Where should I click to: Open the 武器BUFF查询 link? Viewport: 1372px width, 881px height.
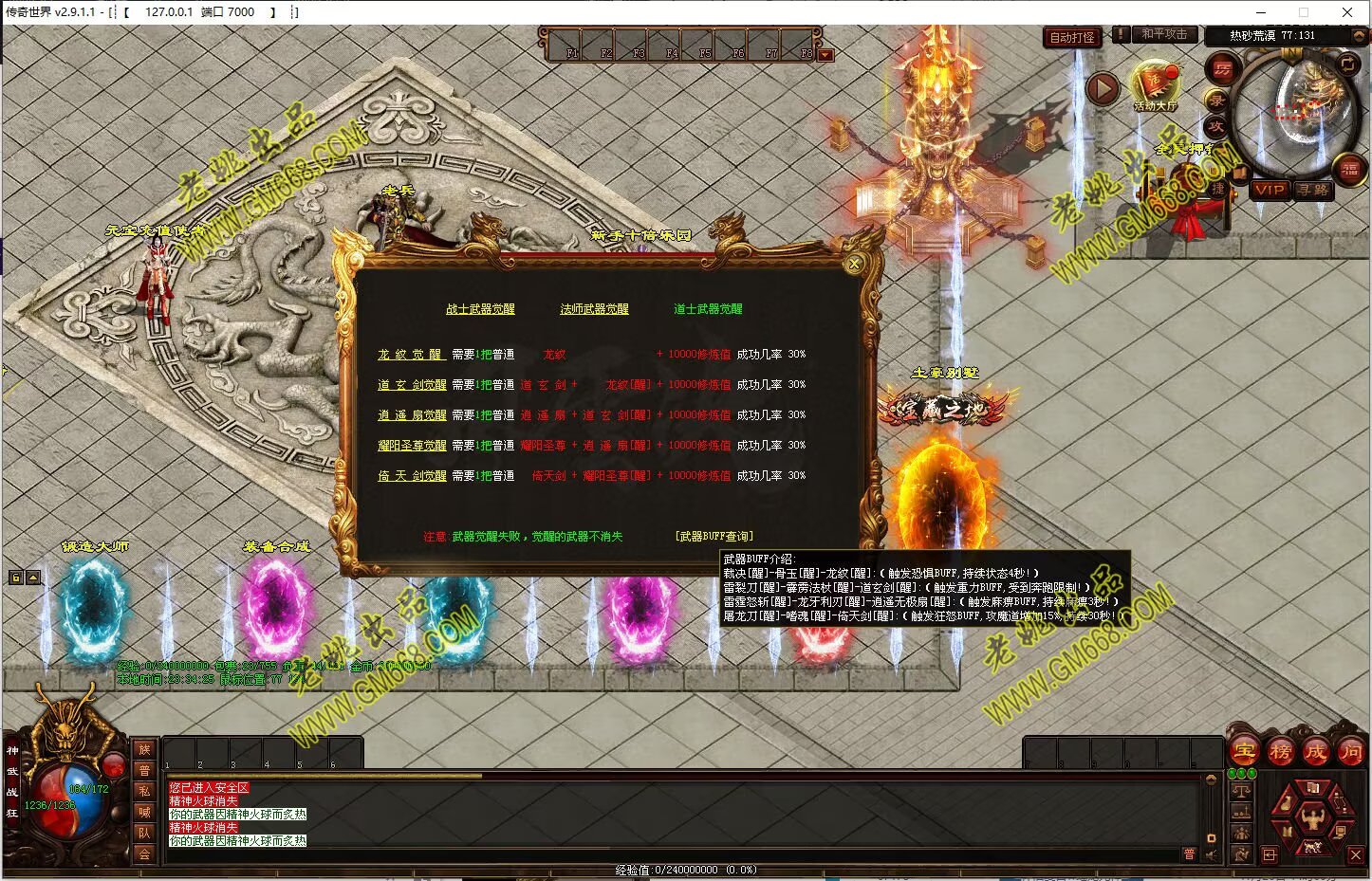point(714,537)
